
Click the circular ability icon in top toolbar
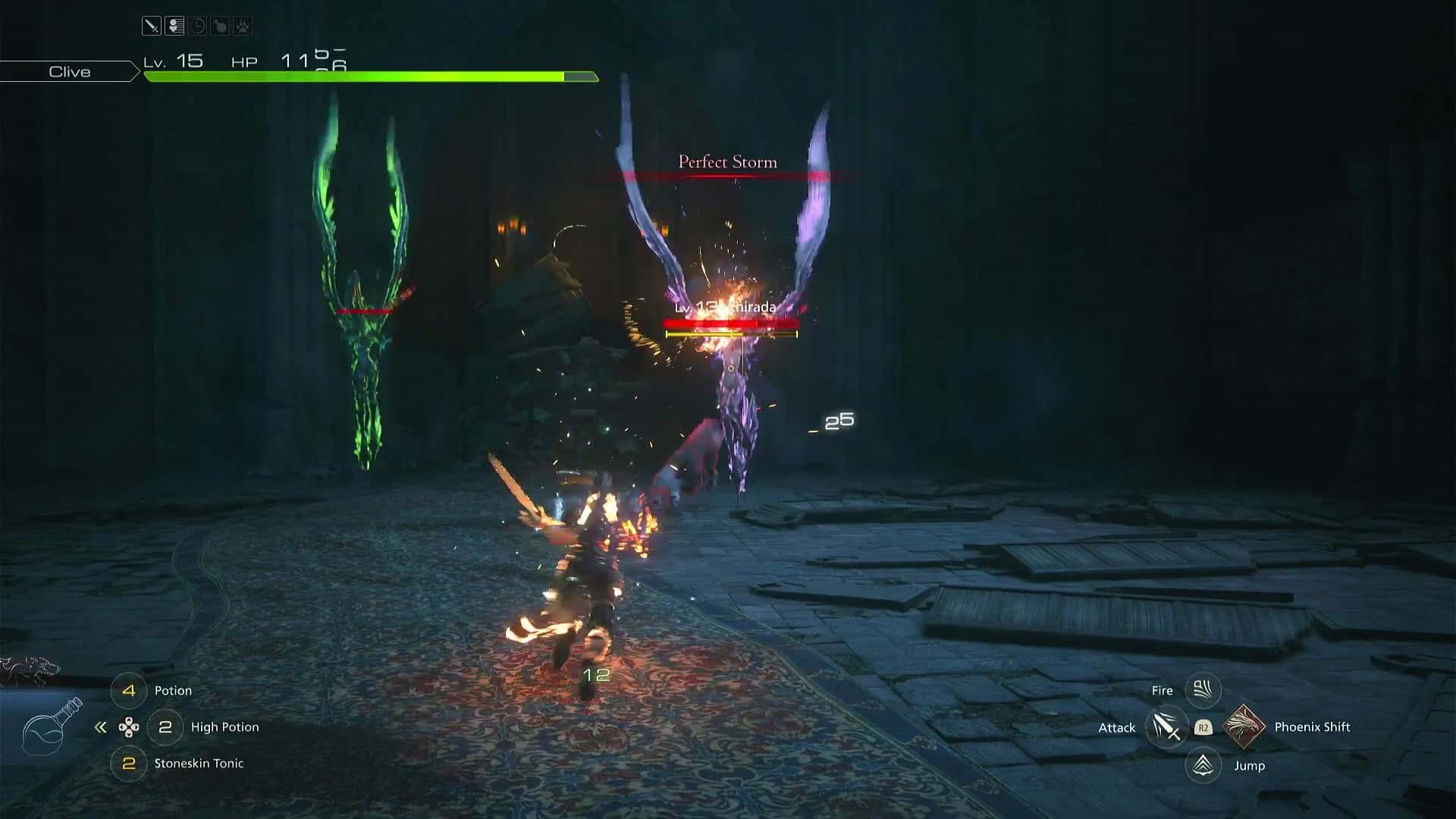(196, 25)
